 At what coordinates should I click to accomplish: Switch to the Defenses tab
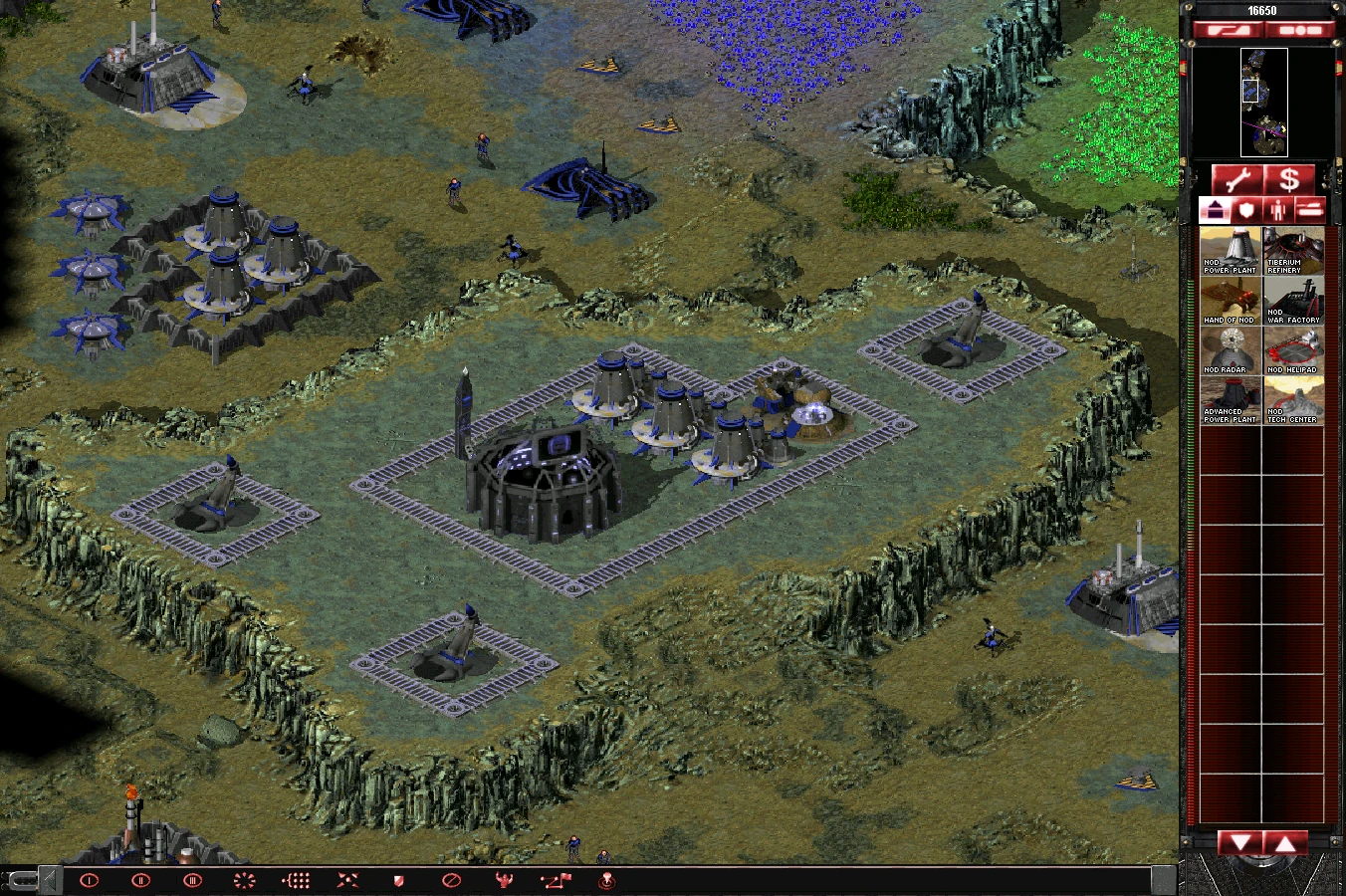(1246, 209)
